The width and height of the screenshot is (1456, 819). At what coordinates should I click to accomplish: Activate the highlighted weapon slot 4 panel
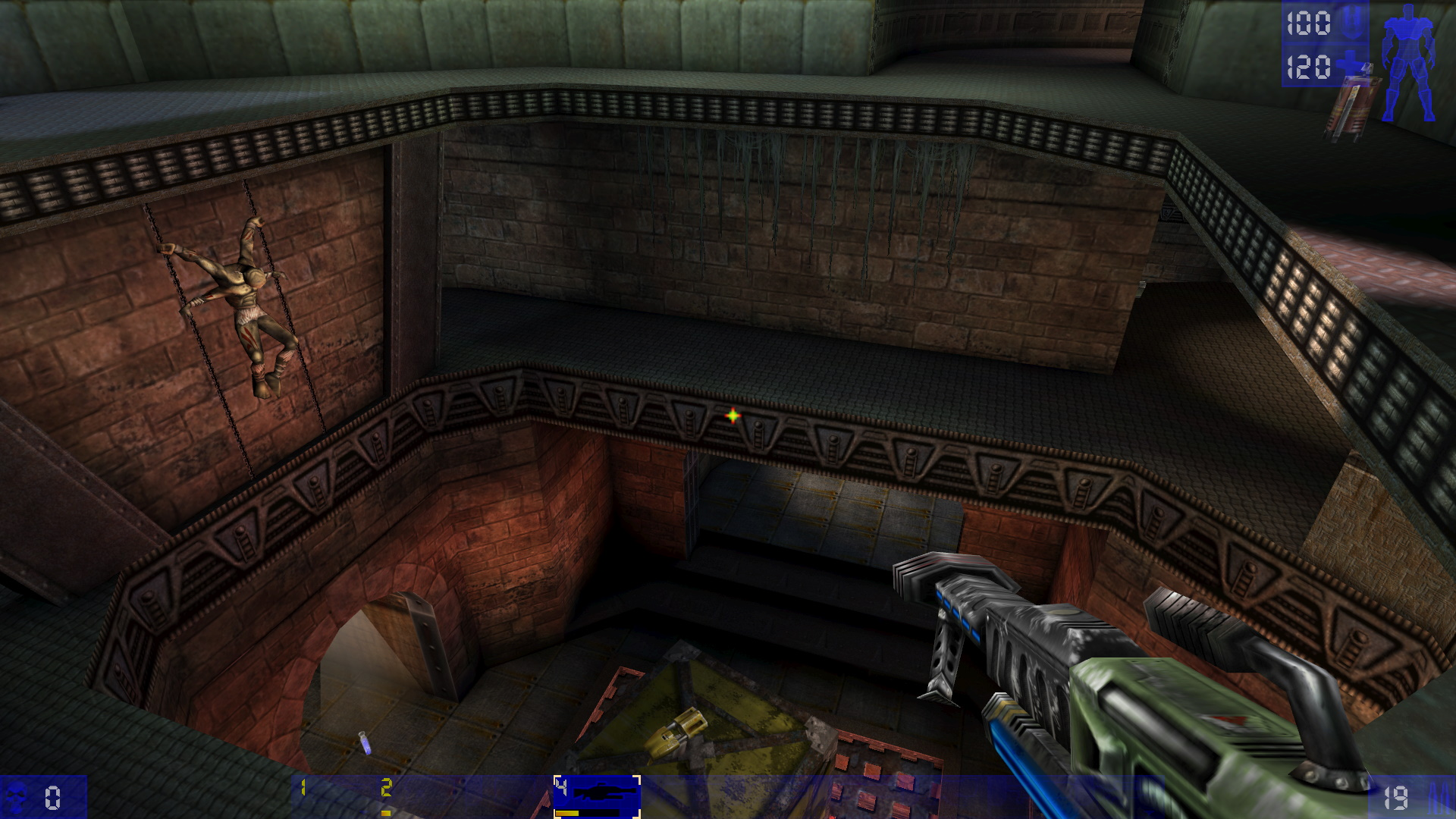point(598,795)
